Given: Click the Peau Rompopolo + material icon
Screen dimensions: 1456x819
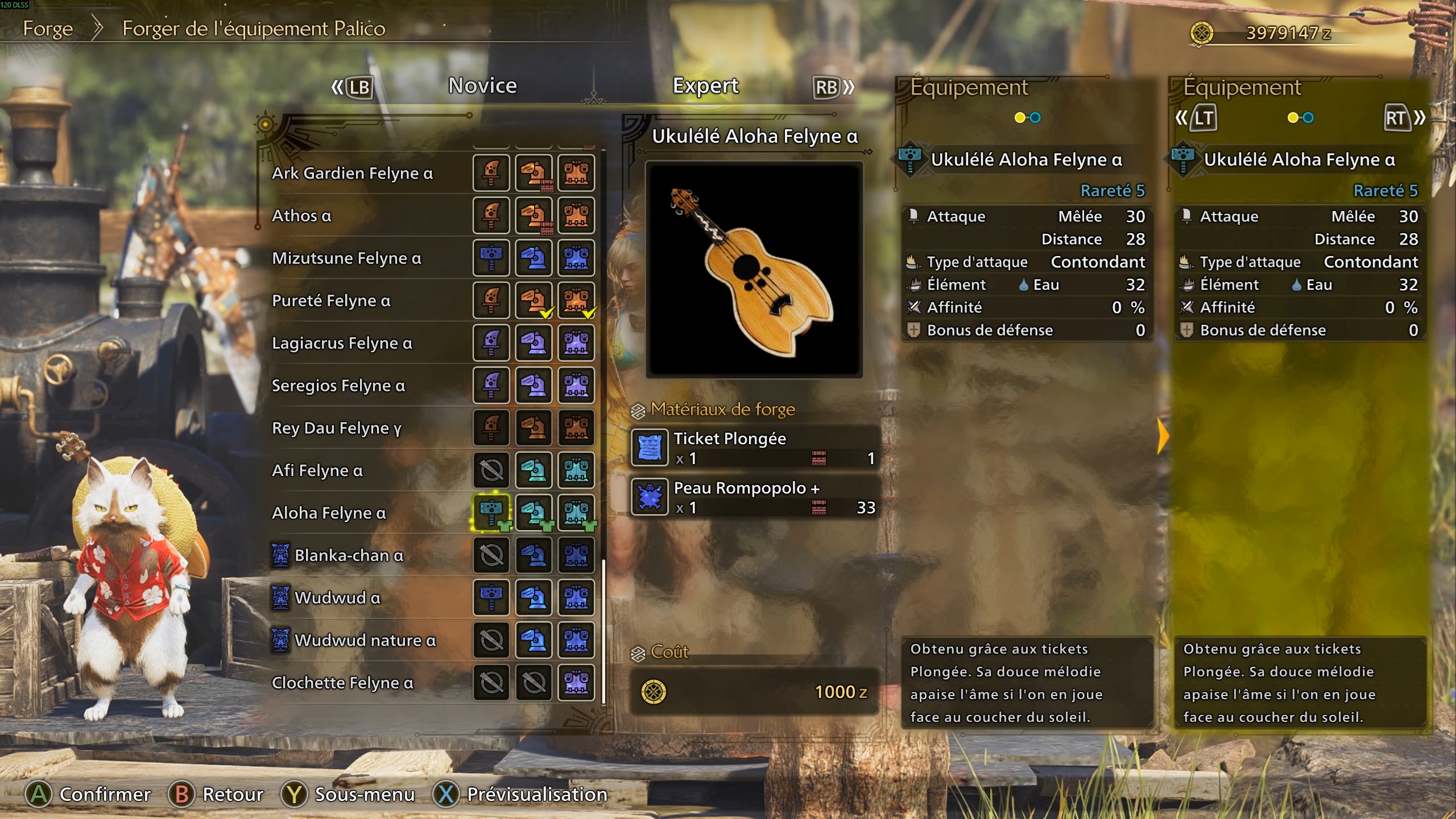Looking at the screenshot, I should click(650, 496).
